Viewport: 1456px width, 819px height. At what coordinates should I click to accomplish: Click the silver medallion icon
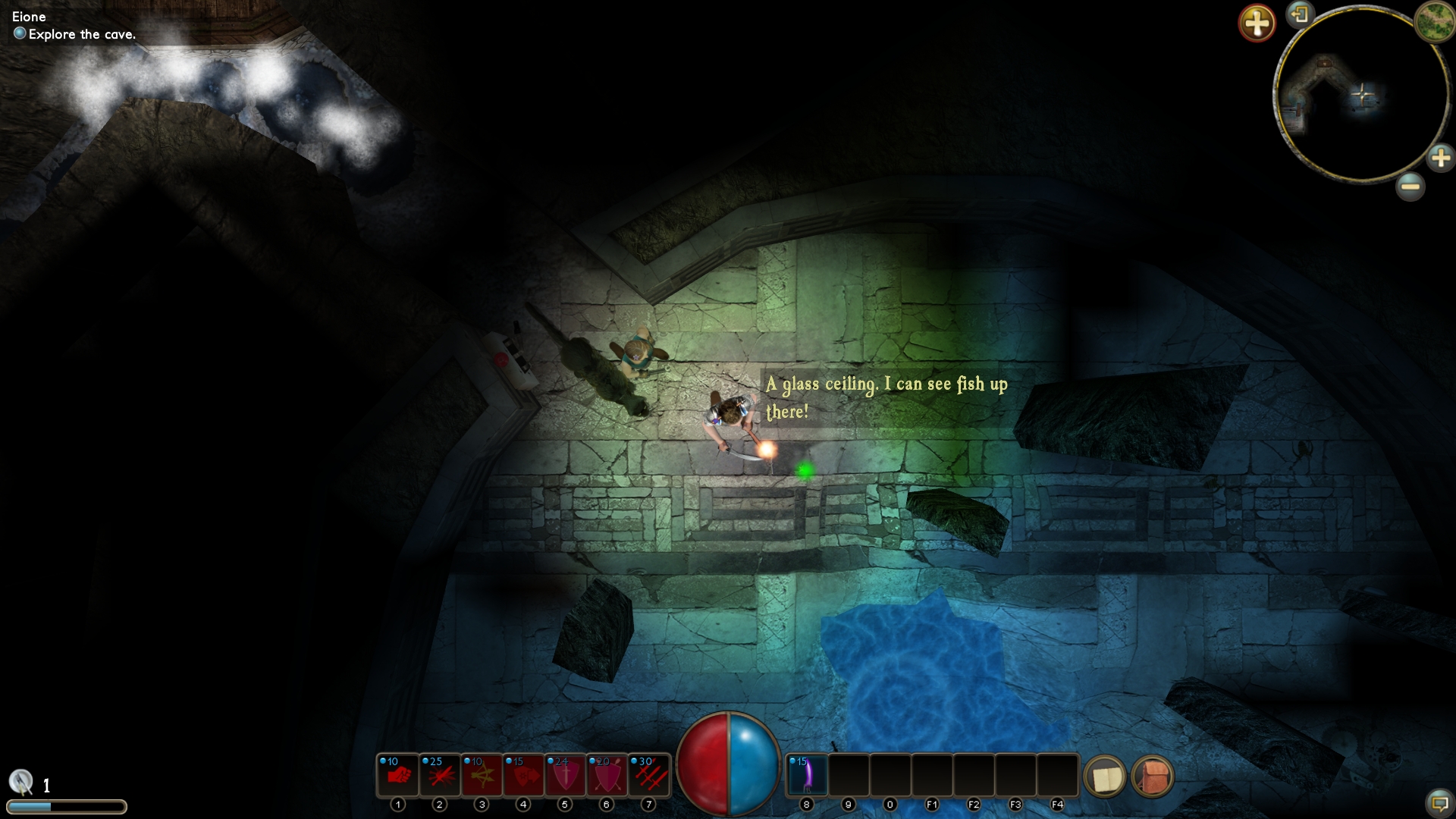21,782
